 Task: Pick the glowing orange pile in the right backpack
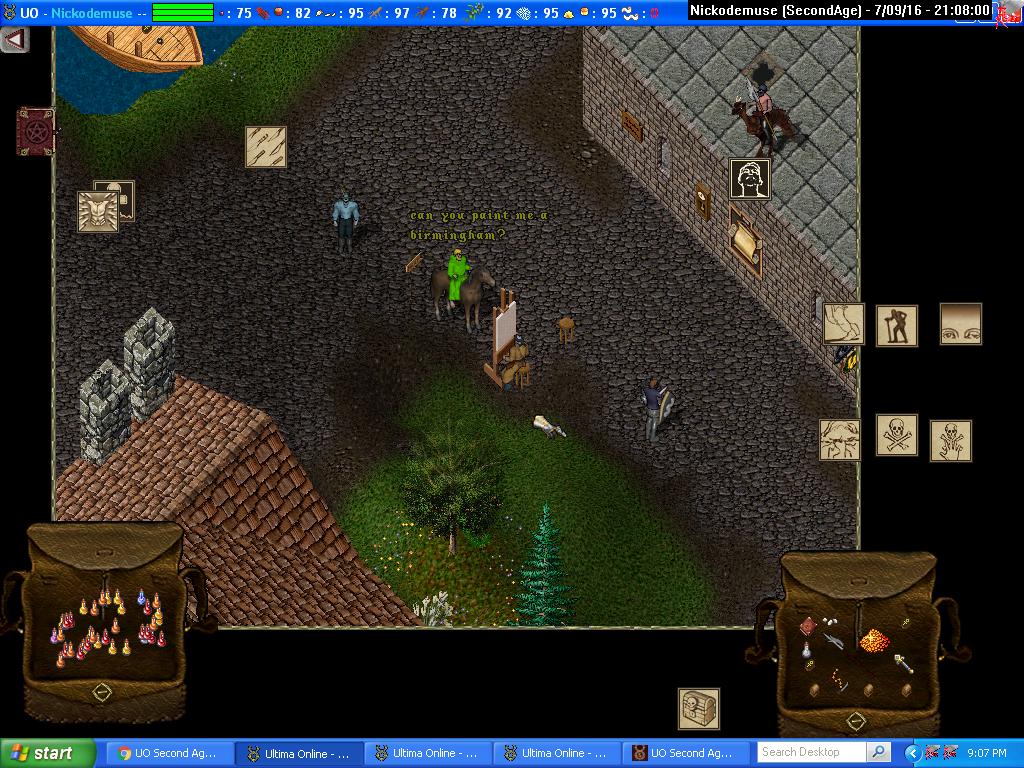[x=874, y=639]
